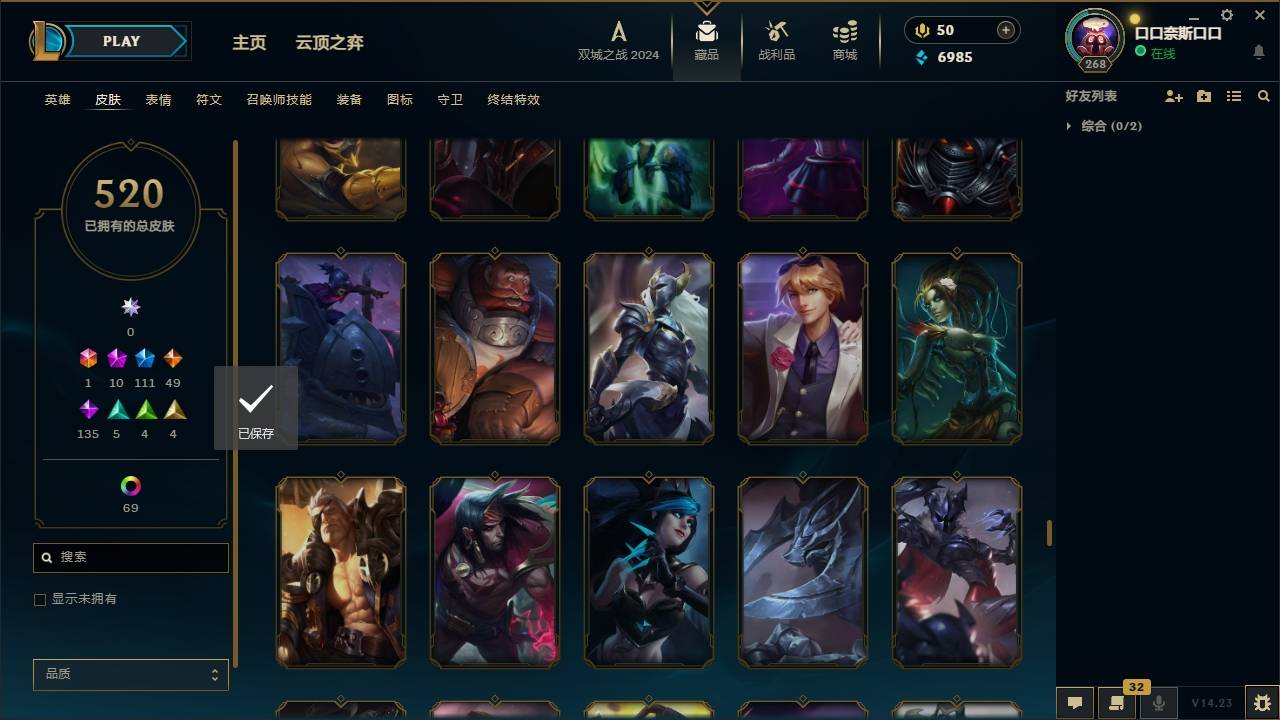Open the 品质 quality dropdown
Viewport: 1280px width, 720px height.
[x=130, y=674]
